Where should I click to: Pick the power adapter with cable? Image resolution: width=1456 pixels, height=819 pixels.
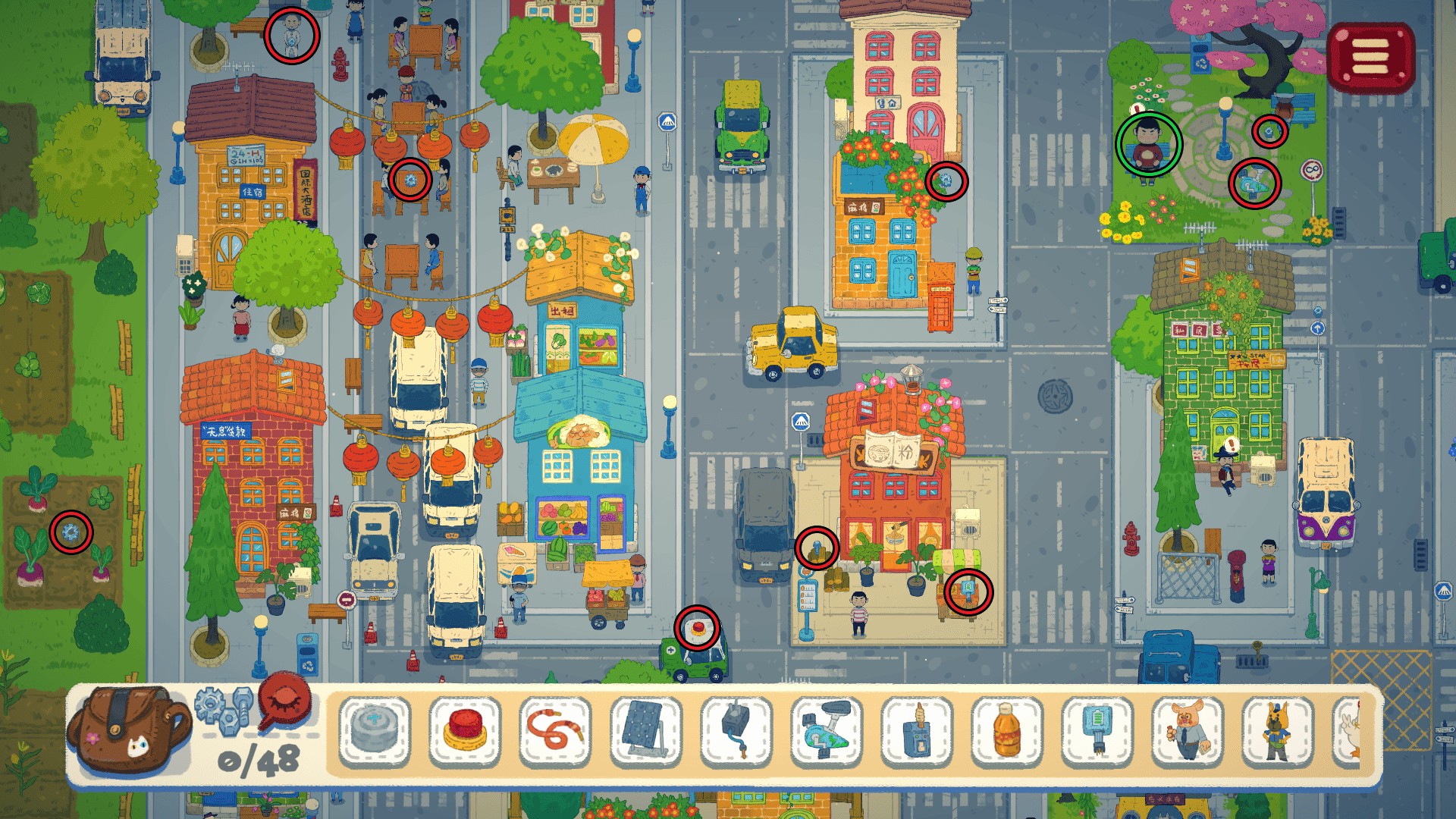736,733
